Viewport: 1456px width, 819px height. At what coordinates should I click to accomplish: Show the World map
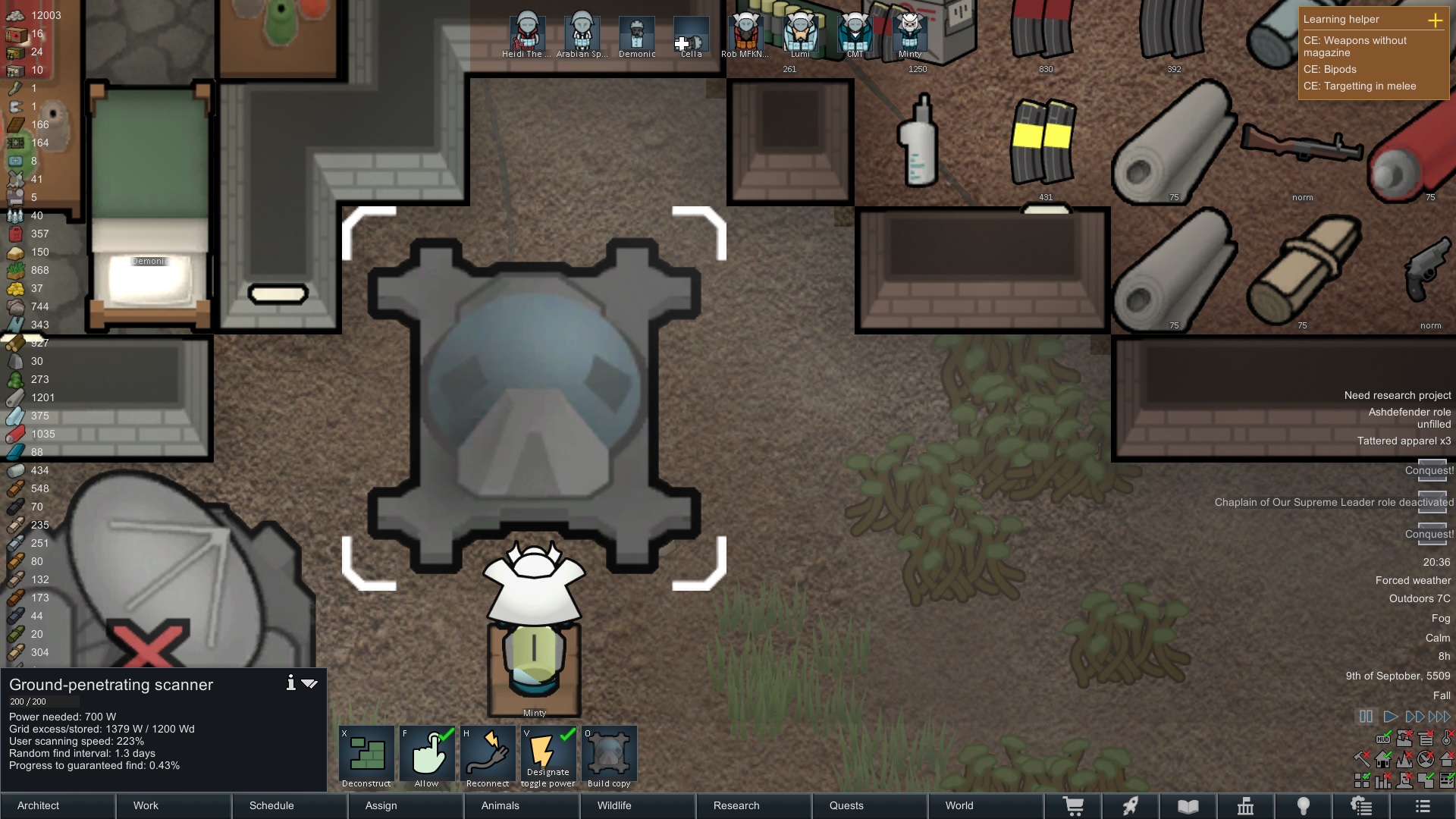tap(985, 805)
